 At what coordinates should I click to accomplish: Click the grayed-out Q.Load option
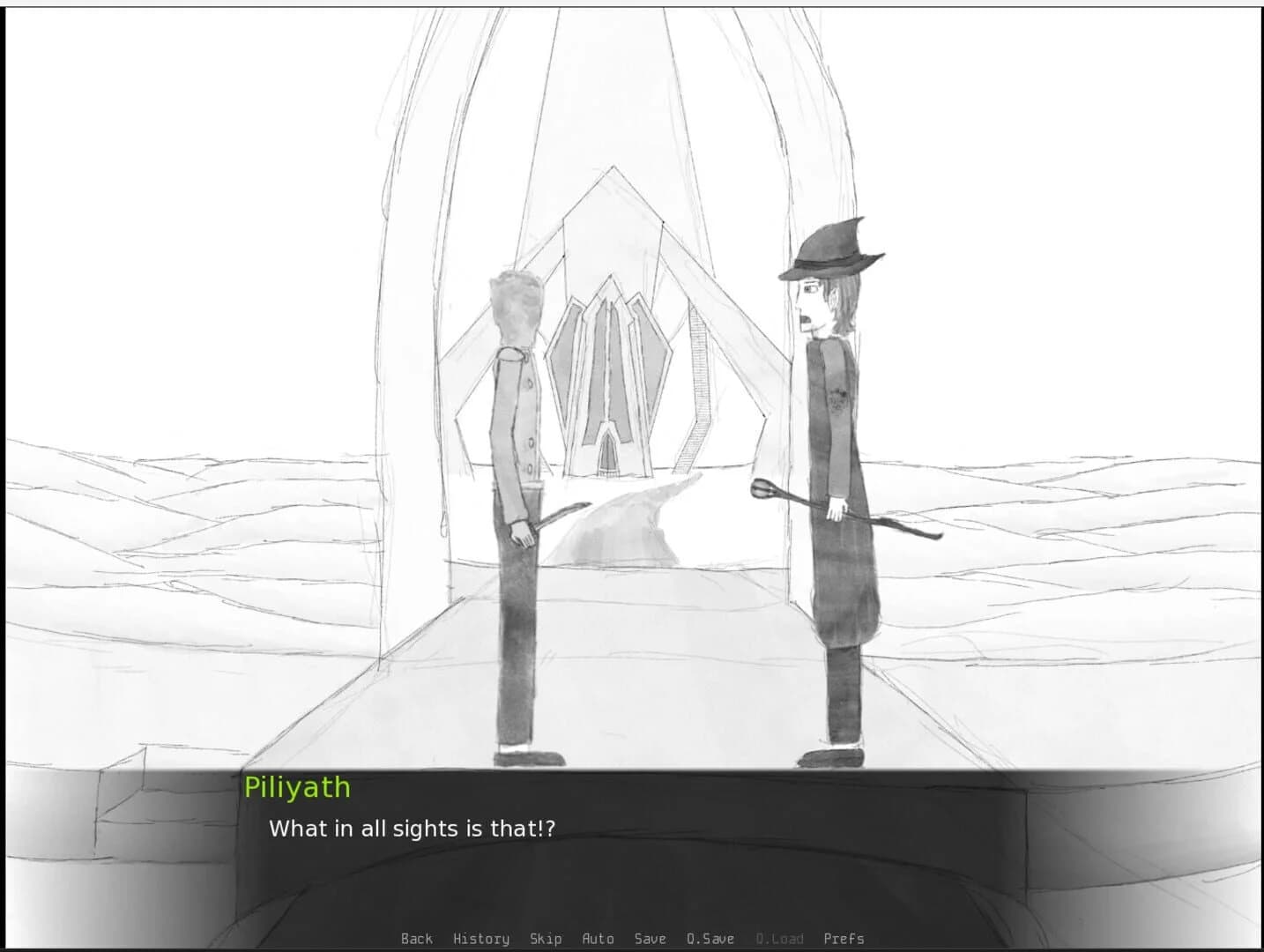coord(779,938)
